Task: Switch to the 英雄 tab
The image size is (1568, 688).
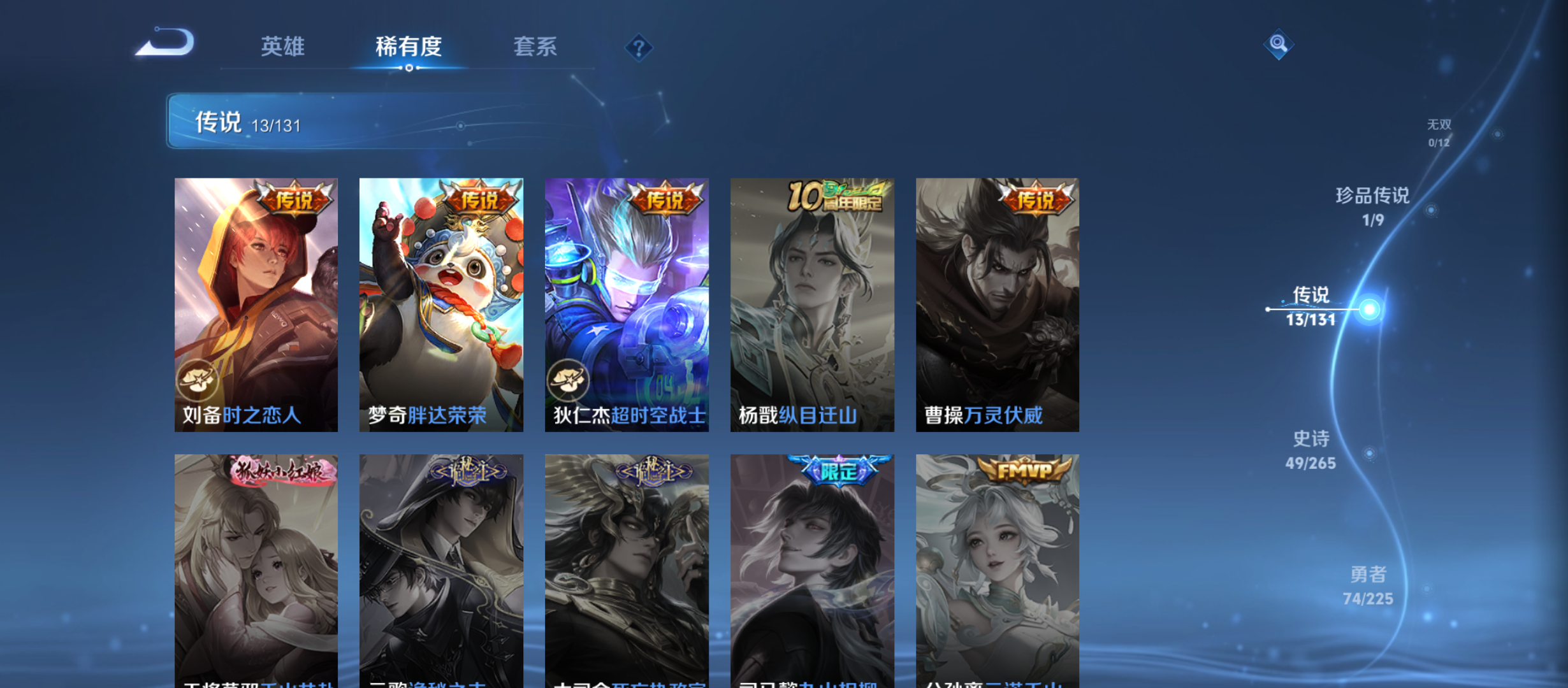Action: coord(282,48)
